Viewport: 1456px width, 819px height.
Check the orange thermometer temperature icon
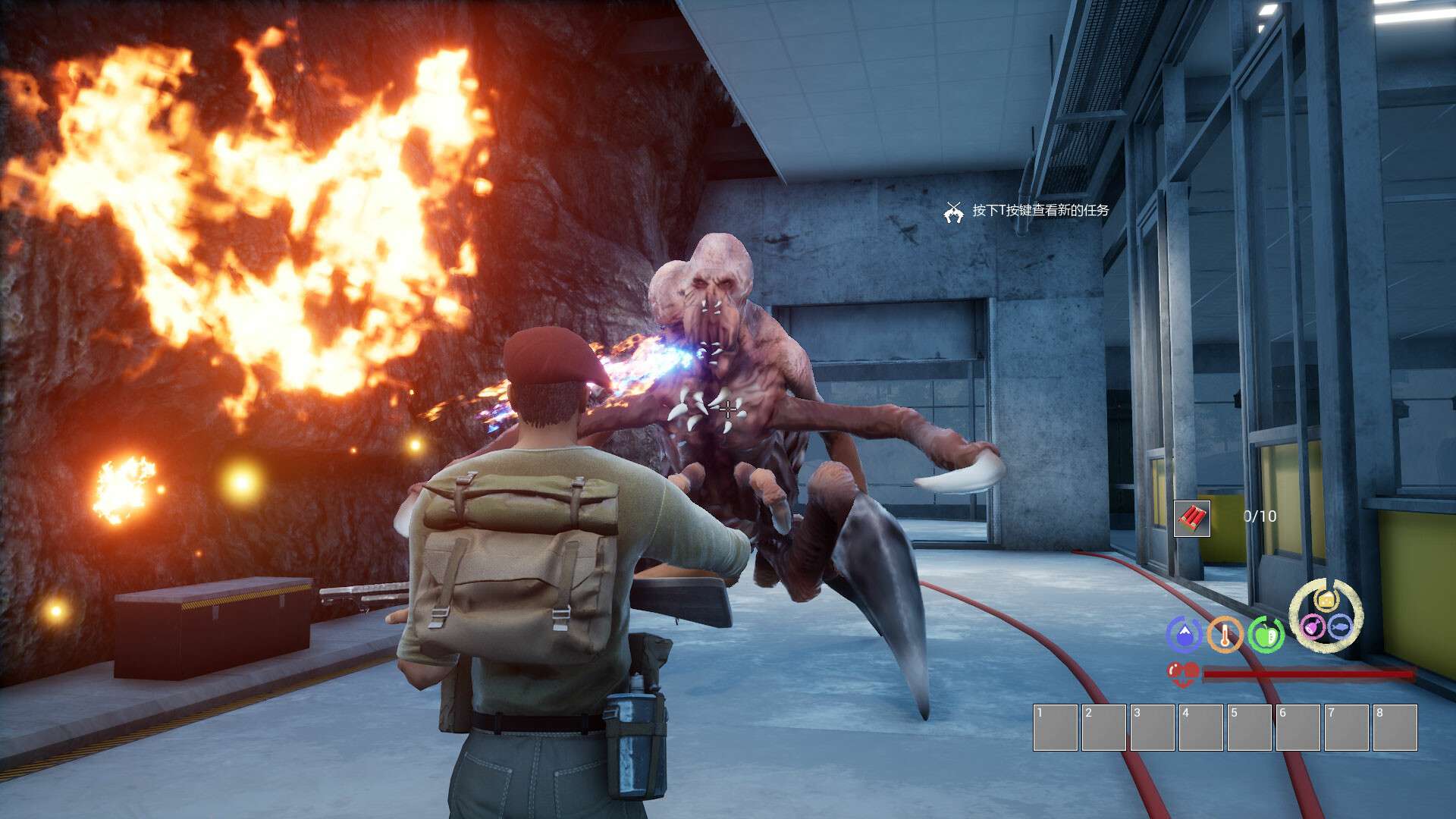click(1225, 635)
